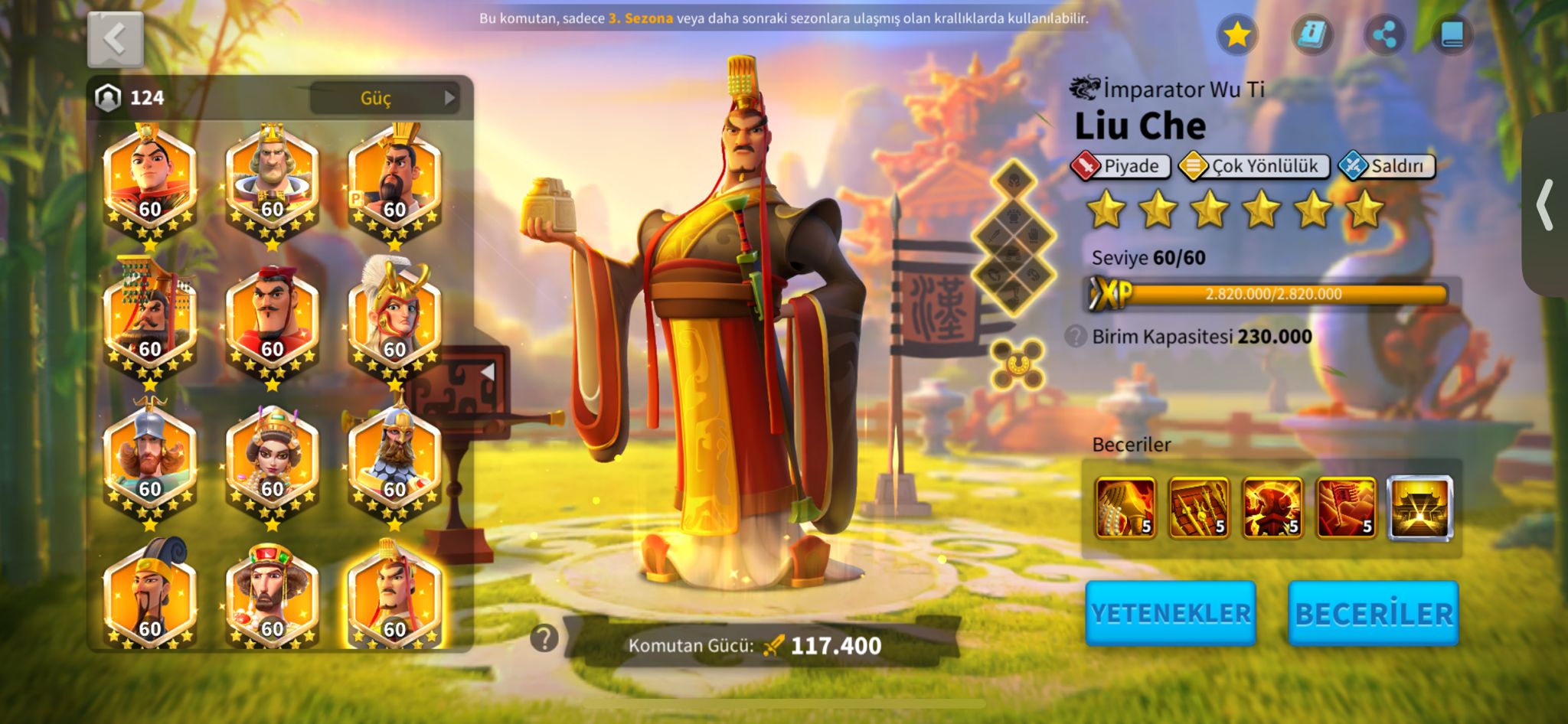Expand the side panel arrow tab
Screen dimensions: 1568x724
[1546, 205]
